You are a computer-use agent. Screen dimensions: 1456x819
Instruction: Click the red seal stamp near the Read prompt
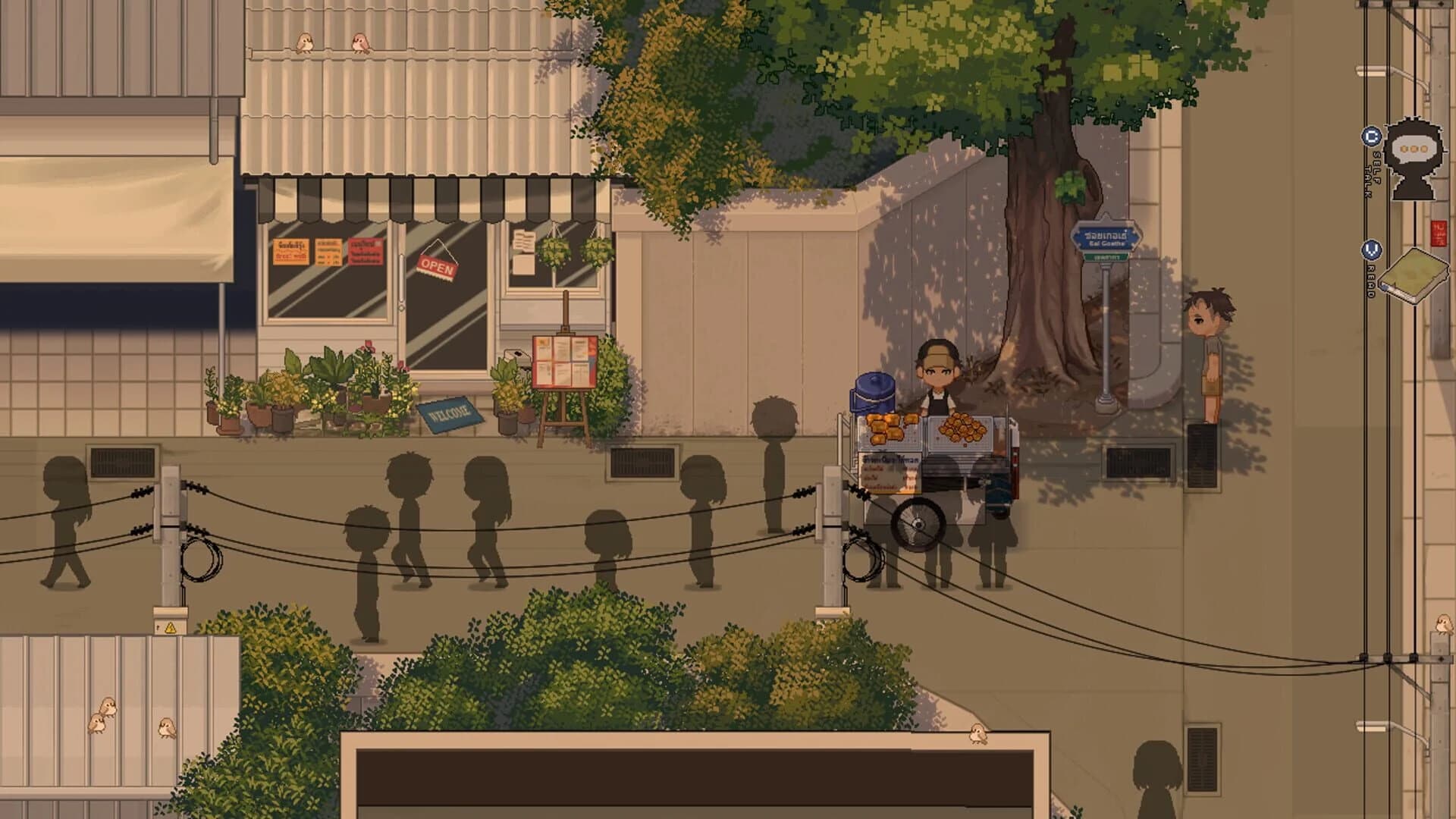pos(1439,231)
